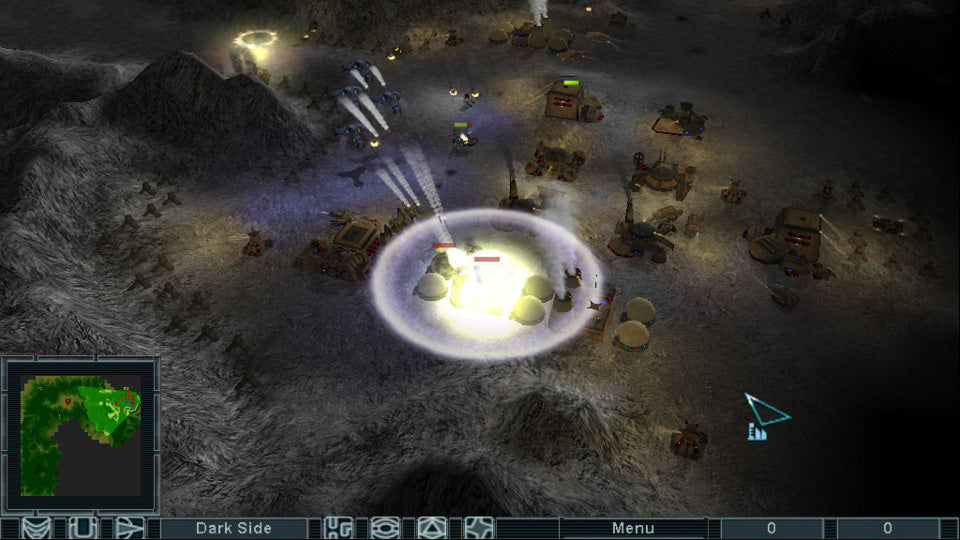The width and height of the screenshot is (960, 540).
Task: Click the U-shaped icon on the bottom bar
Action: (x=83, y=528)
